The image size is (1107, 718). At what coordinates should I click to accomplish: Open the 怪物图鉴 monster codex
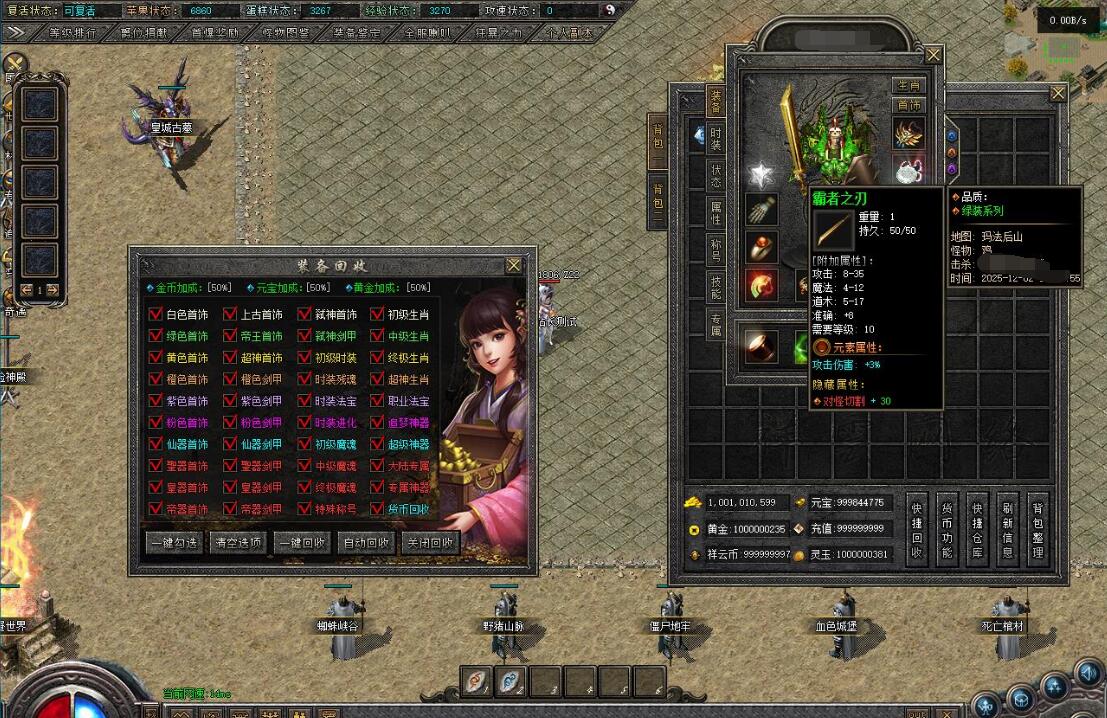(286, 32)
